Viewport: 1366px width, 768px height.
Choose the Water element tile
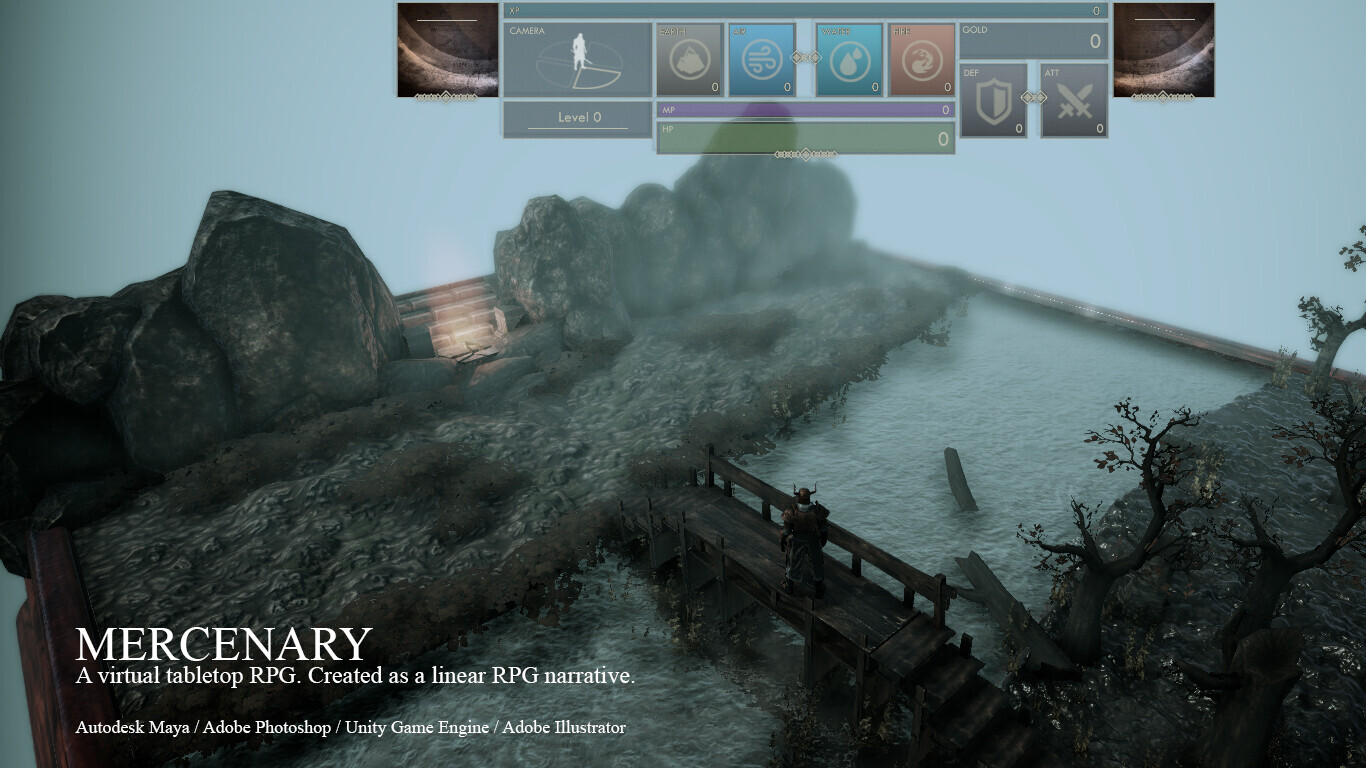pyautogui.click(x=849, y=60)
